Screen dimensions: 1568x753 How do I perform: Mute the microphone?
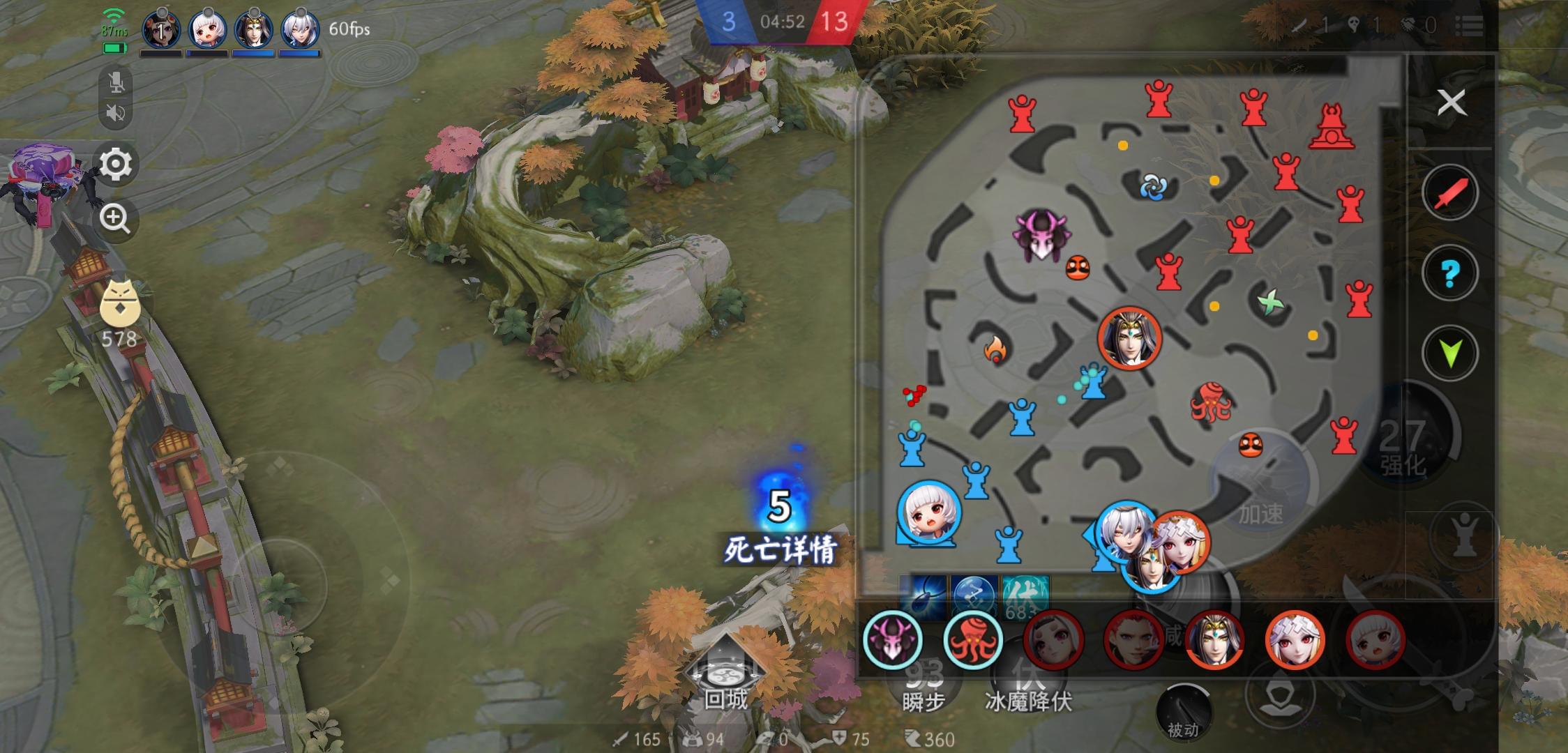116,82
